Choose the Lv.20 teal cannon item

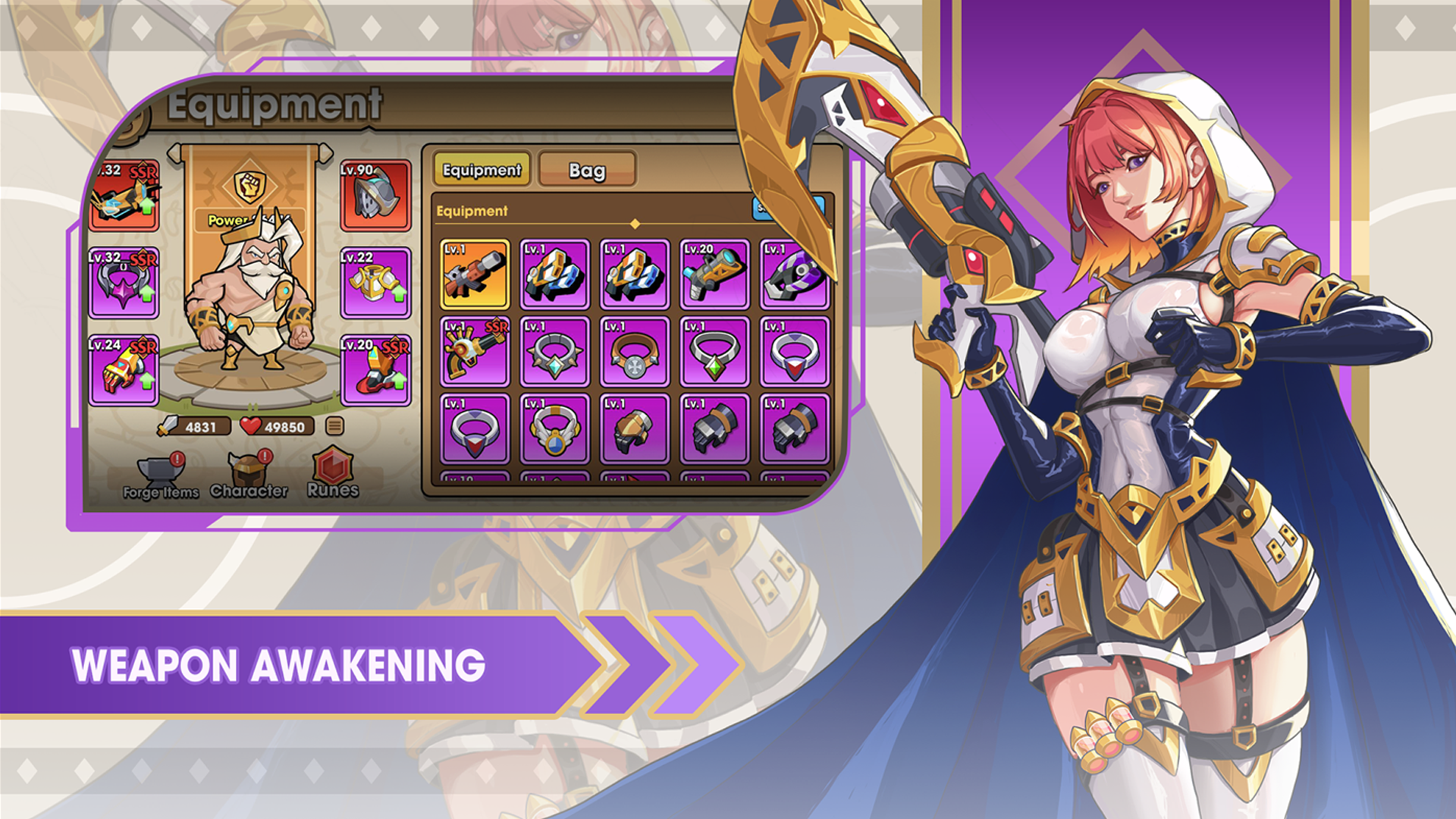[714, 275]
